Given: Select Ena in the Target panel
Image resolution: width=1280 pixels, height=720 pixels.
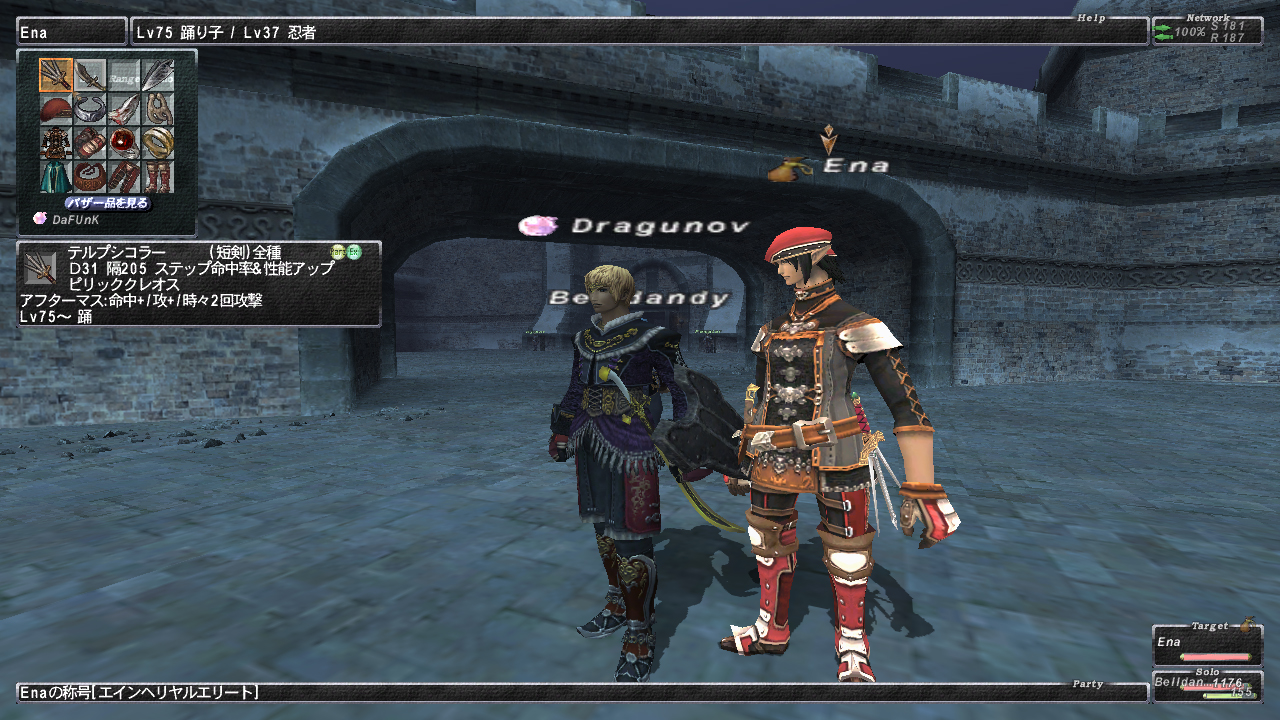Looking at the screenshot, I should (1206, 646).
